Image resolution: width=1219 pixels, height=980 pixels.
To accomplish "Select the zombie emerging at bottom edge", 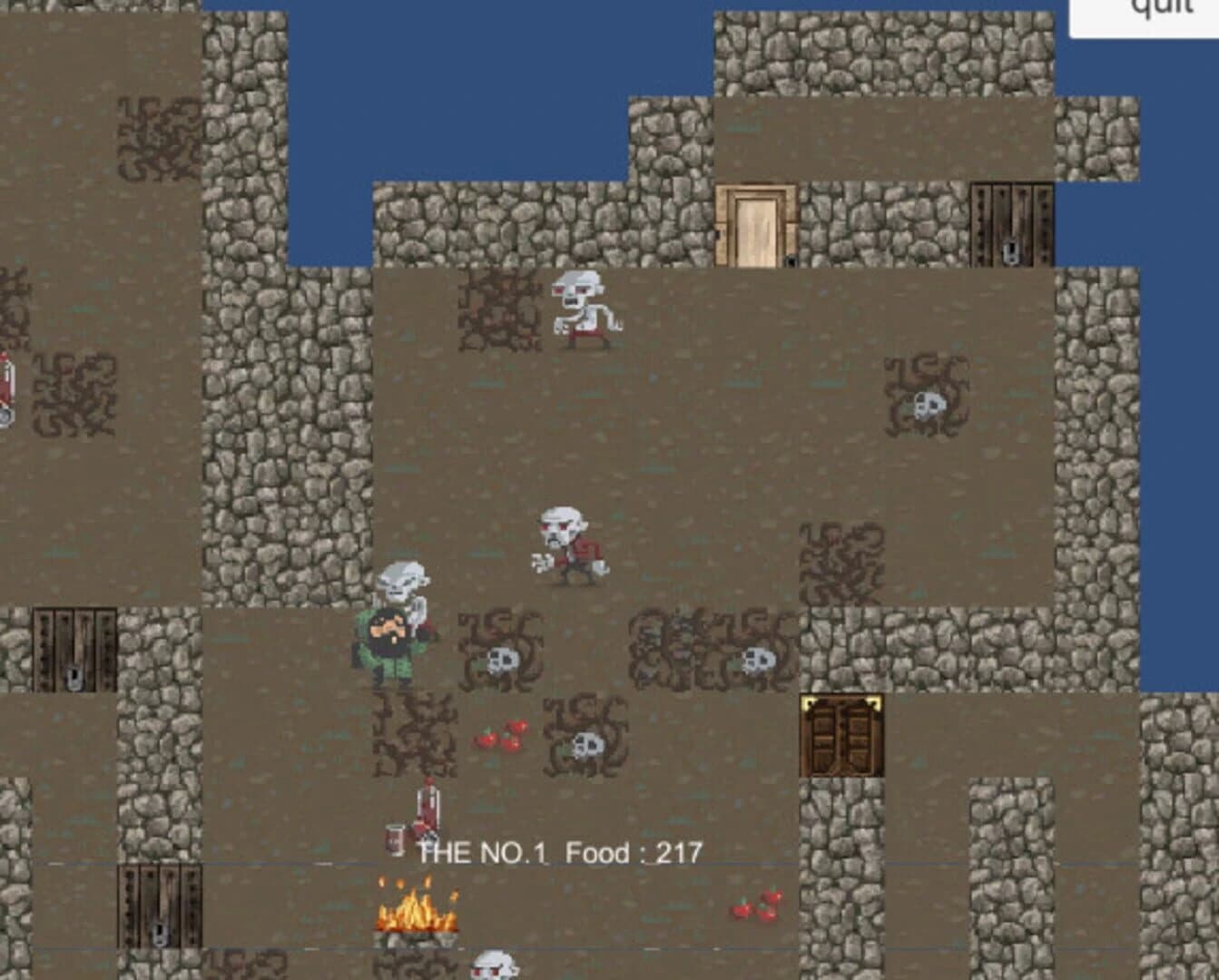I will click(495, 965).
